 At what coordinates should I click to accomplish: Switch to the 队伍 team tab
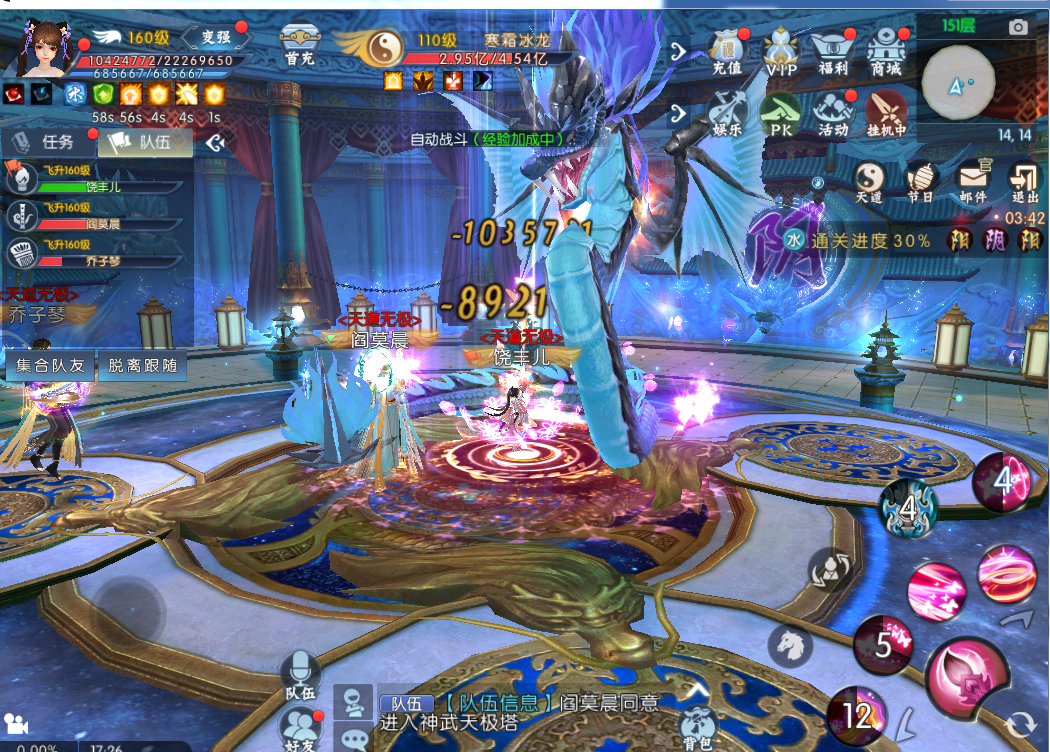[x=147, y=143]
